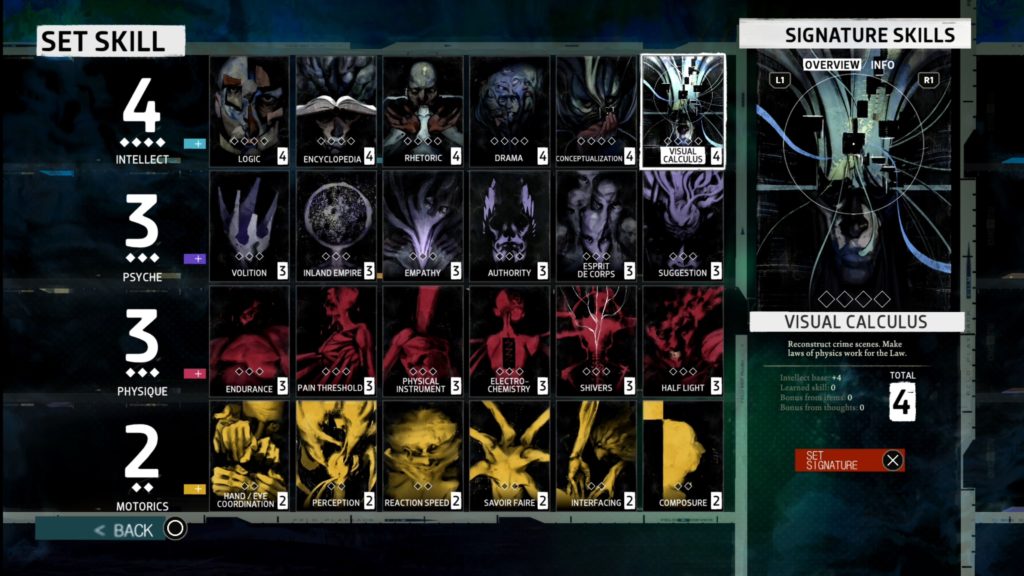
Task: Choose the Encyclopedia skill card
Action: click(x=336, y=110)
